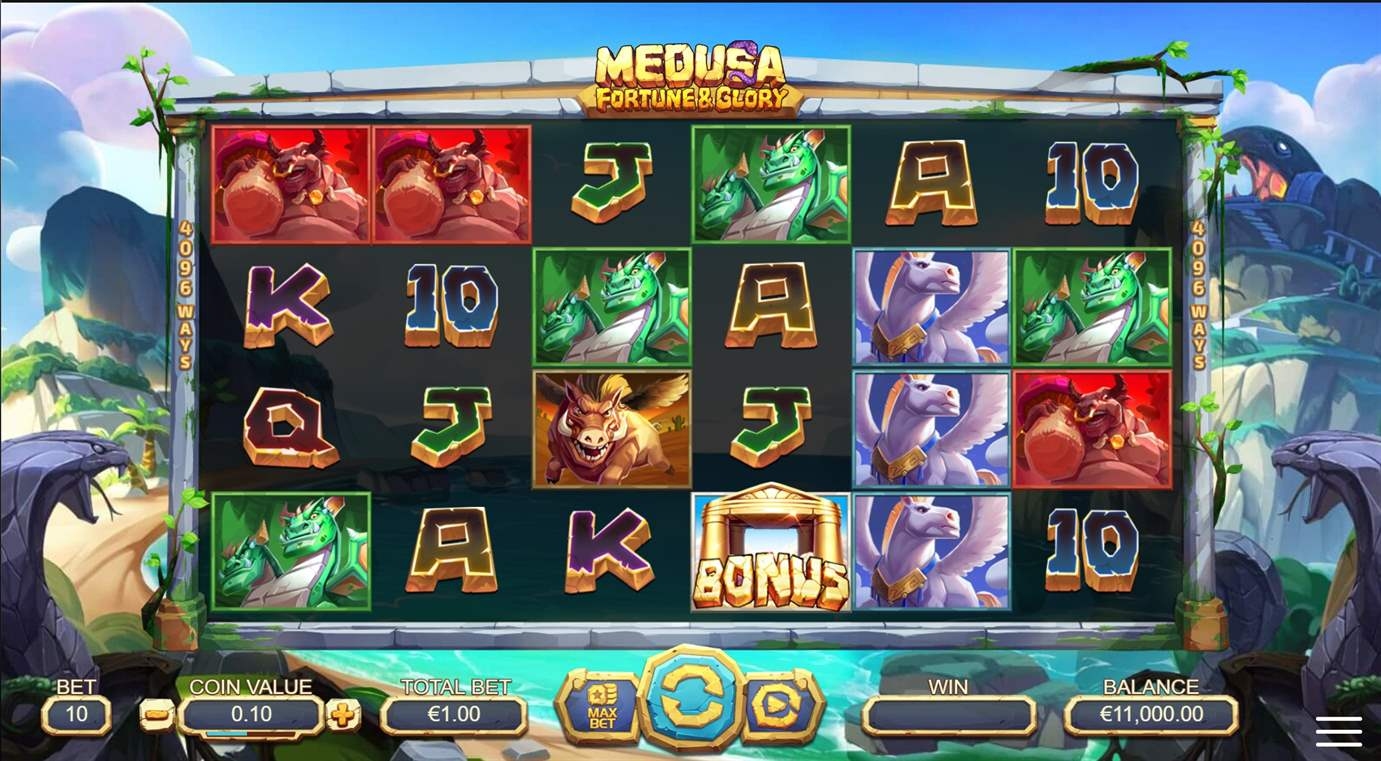The image size is (1381, 761).
Task: Spin the reels with the central button
Action: click(x=689, y=701)
